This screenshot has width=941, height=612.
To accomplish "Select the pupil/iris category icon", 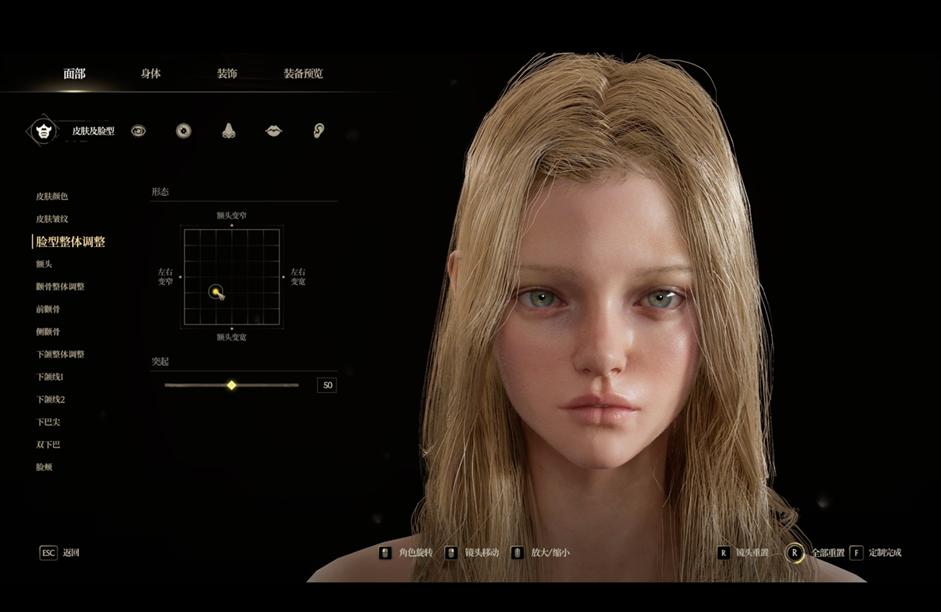I will coord(183,131).
